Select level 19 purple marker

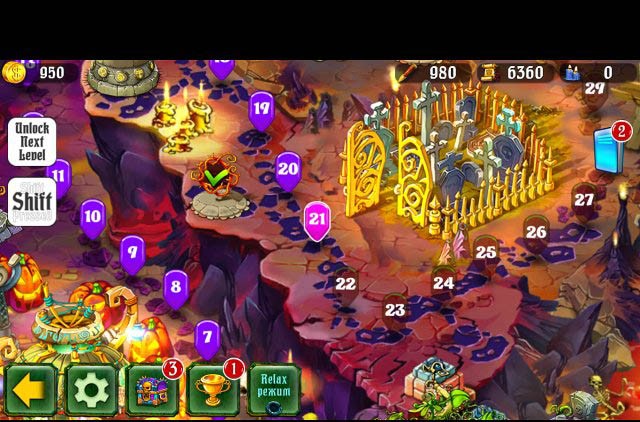point(261,110)
